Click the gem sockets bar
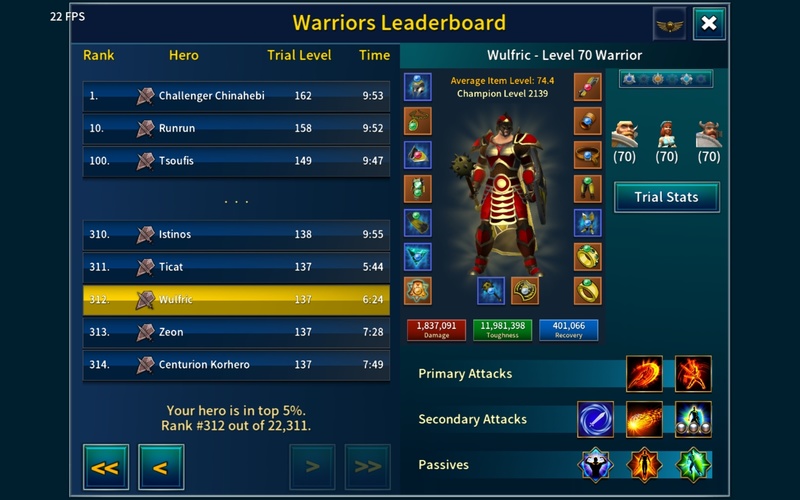 tap(665, 79)
